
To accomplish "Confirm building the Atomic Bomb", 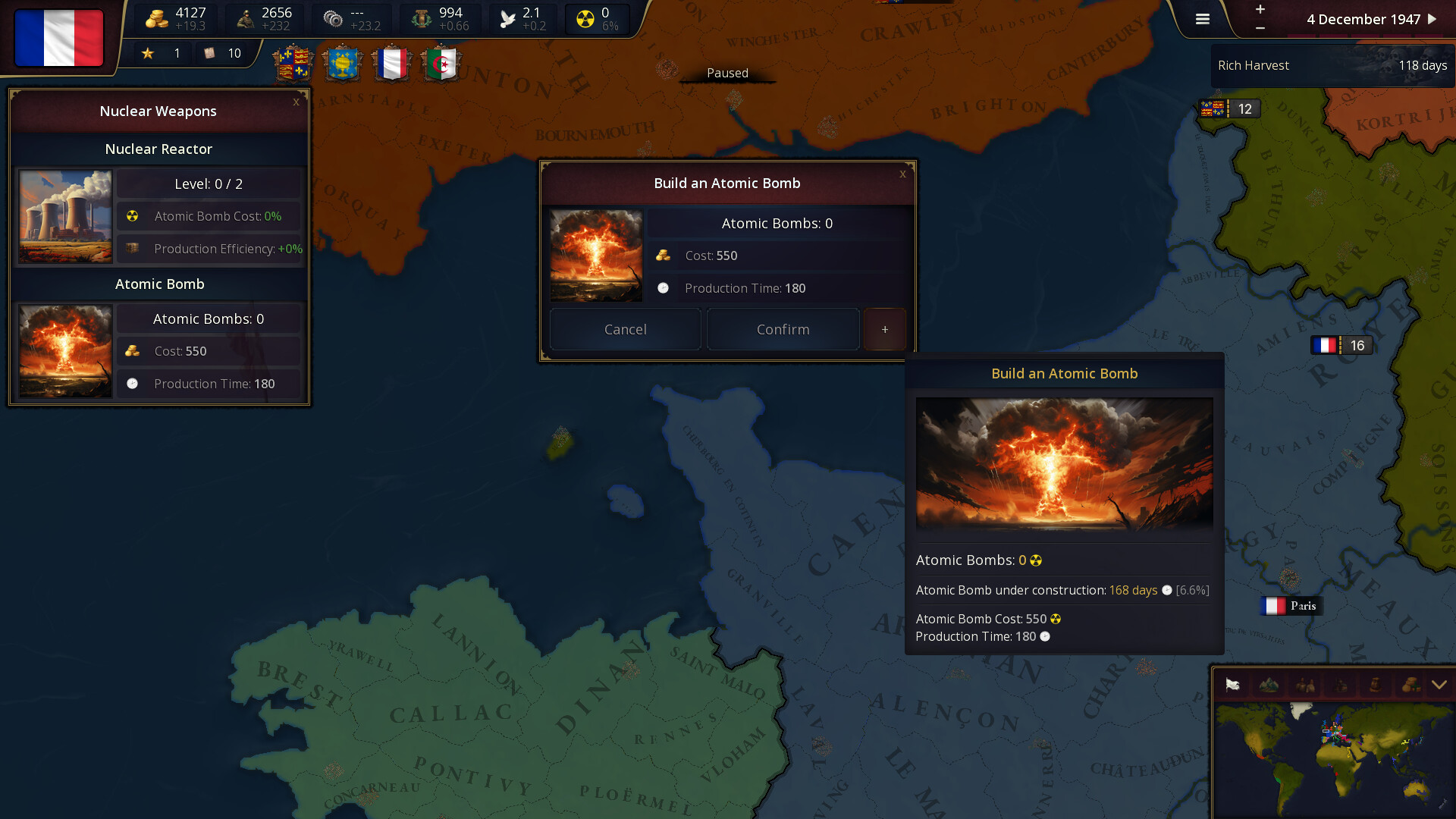I will [x=783, y=329].
